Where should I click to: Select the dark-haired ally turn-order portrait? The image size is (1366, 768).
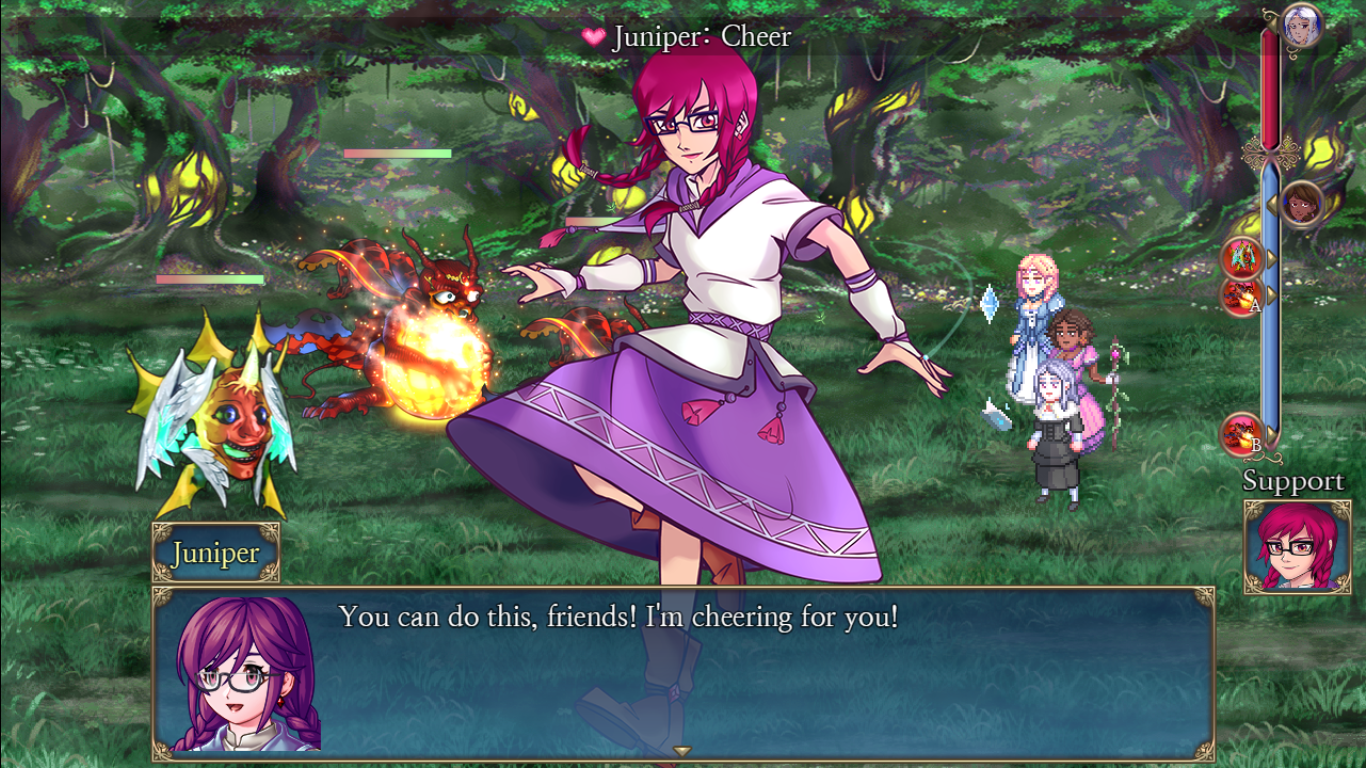click(1301, 204)
